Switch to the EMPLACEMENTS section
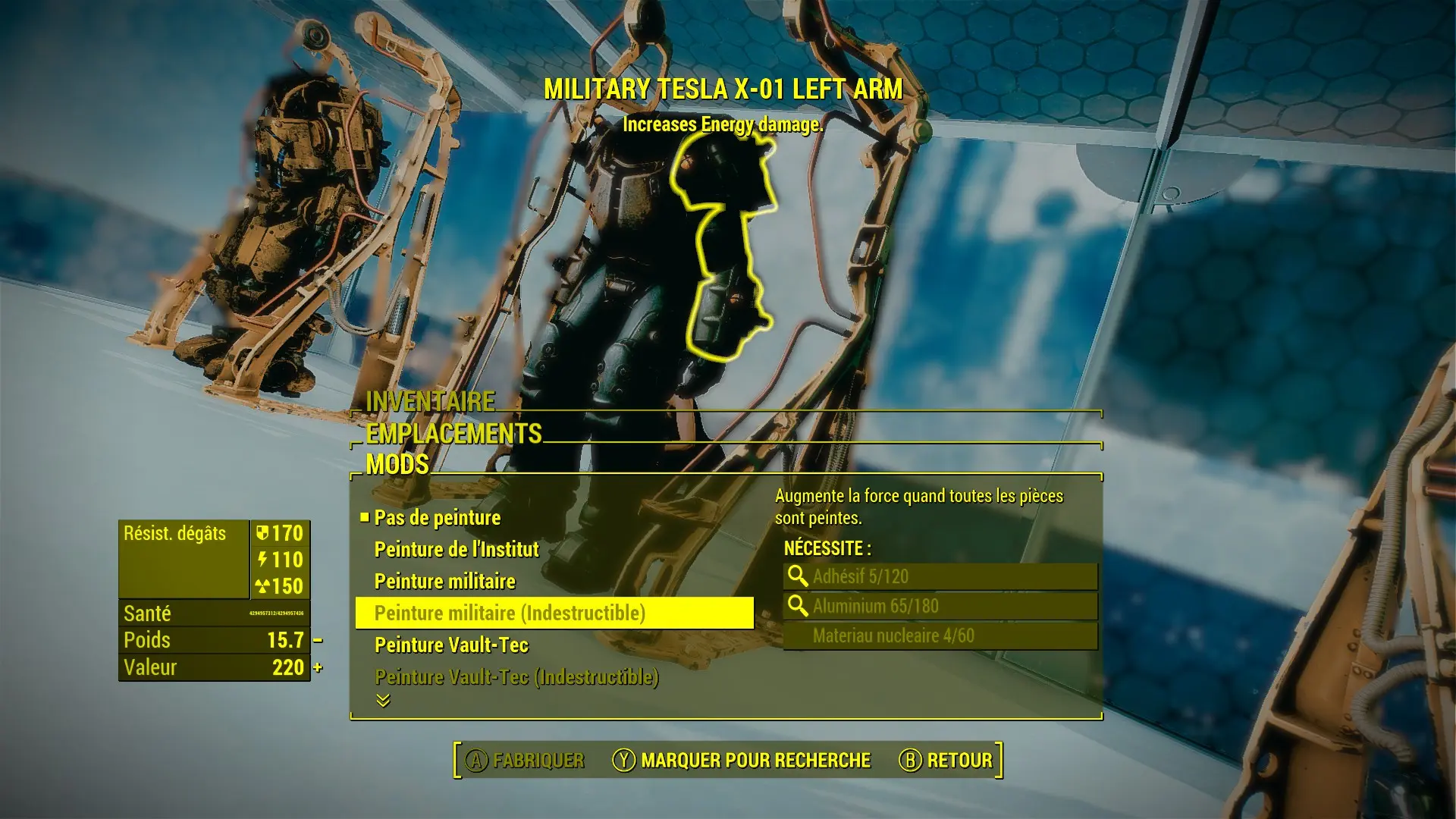The height and width of the screenshot is (819, 1456). pos(453,433)
